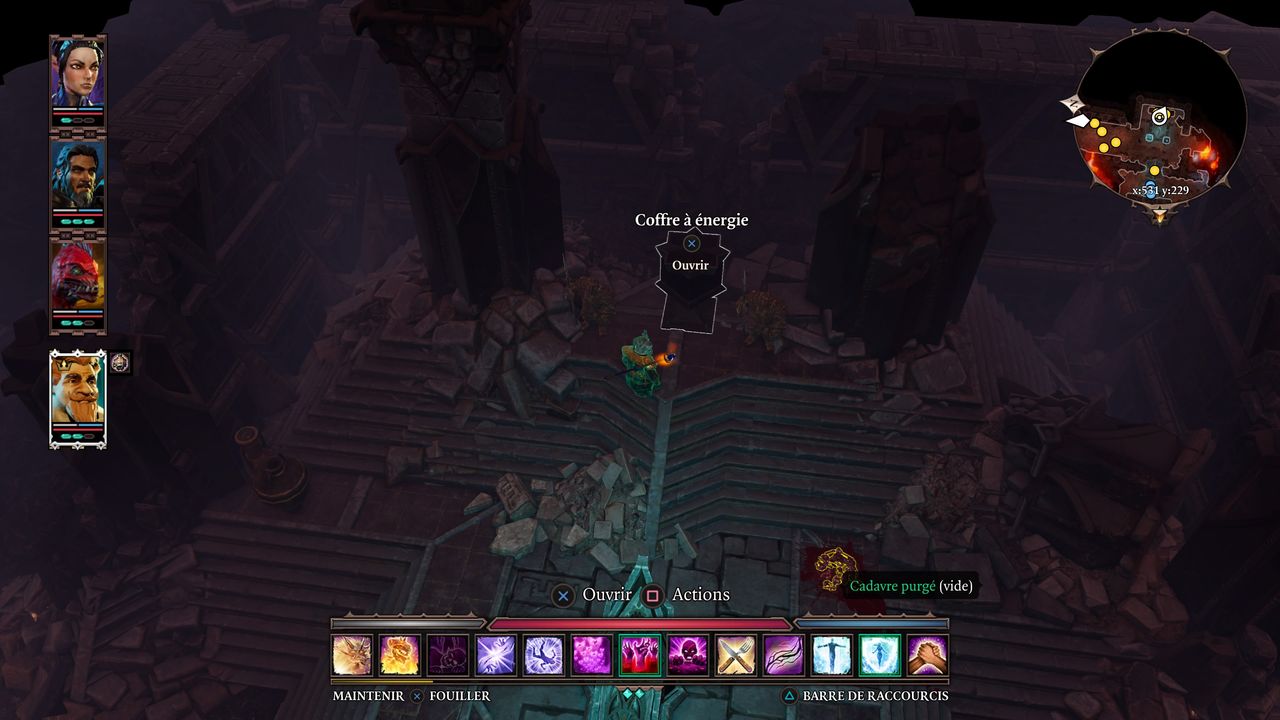
Task: Use the fiery dragon blaze skill
Action: point(400,655)
